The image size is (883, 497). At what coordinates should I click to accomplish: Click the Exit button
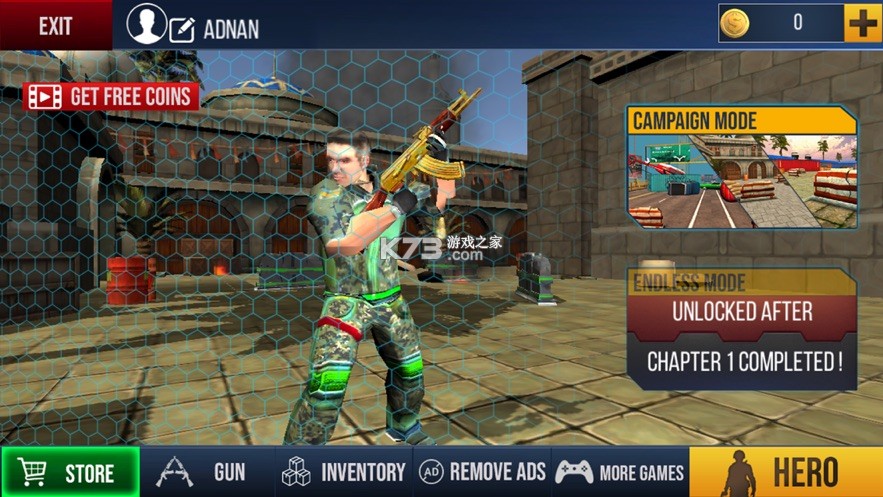point(55,25)
